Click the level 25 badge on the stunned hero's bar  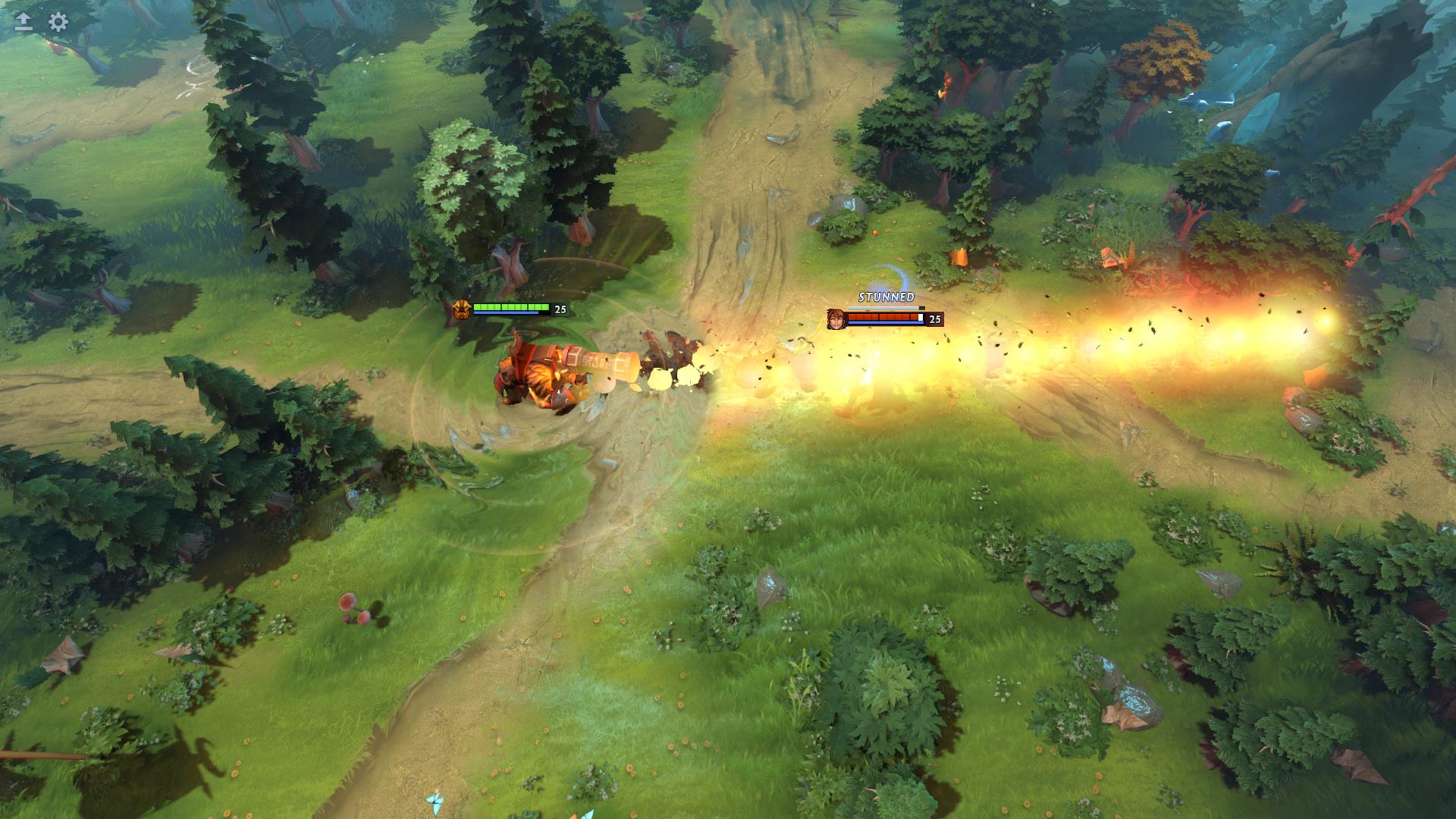pyautogui.click(x=934, y=320)
